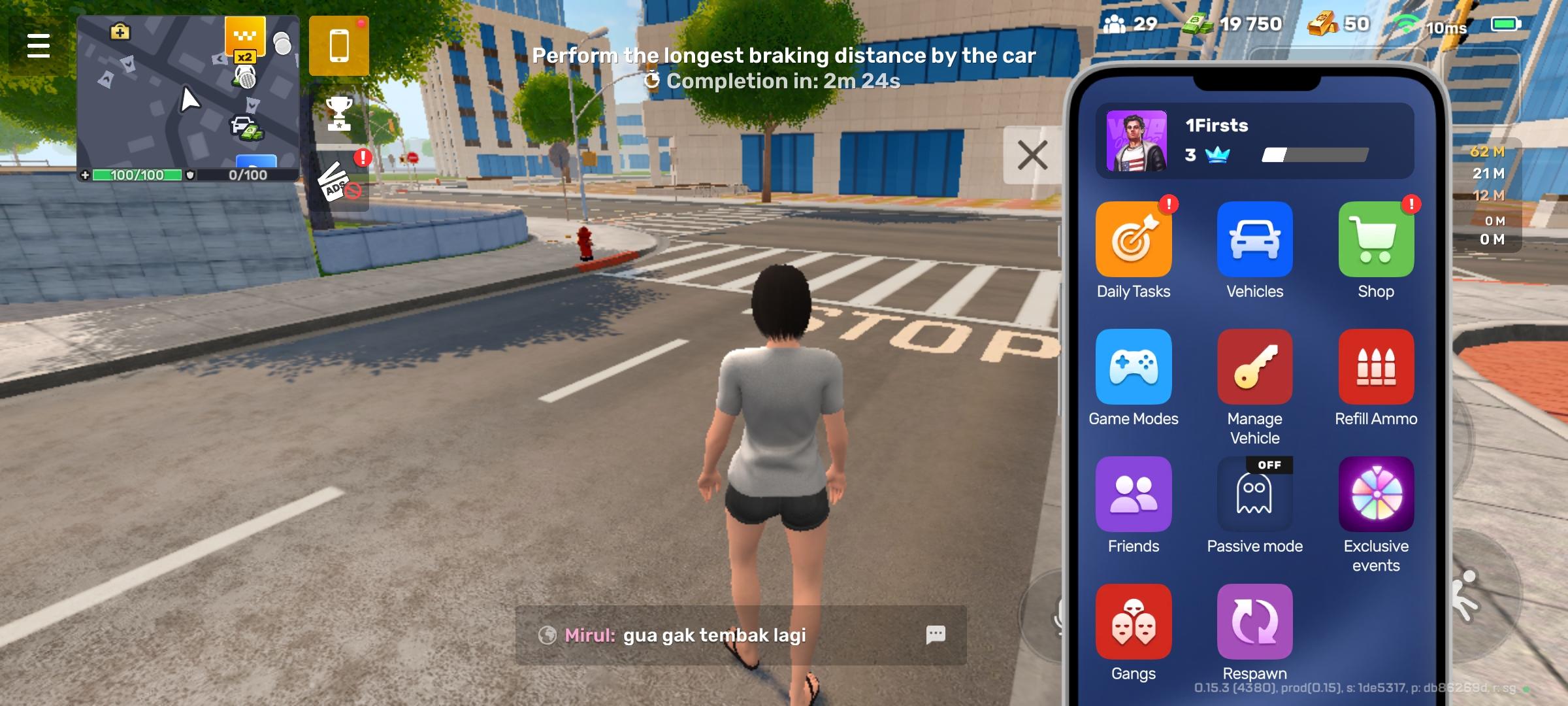Open the in-game Shop
Viewport: 1568px width, 706px height.
coord(1375,239)
